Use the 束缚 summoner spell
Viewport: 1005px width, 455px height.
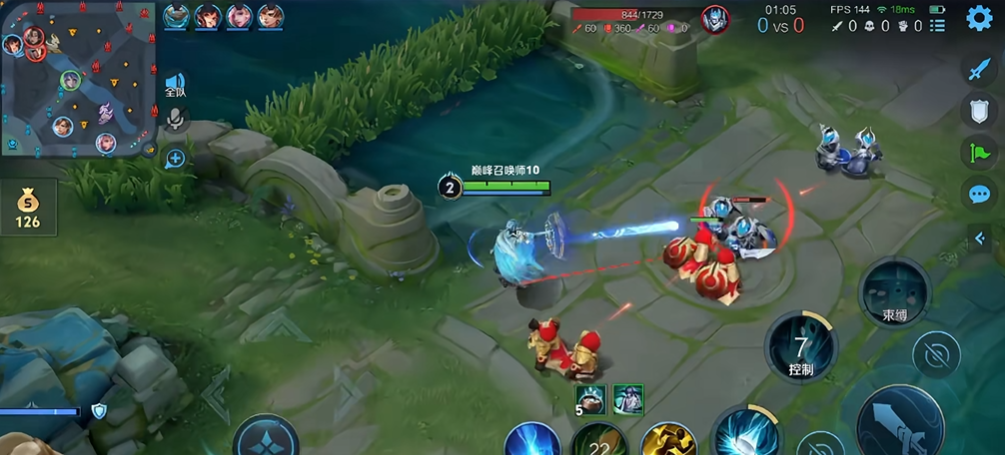pyautogui.click(x=893, y=291)
